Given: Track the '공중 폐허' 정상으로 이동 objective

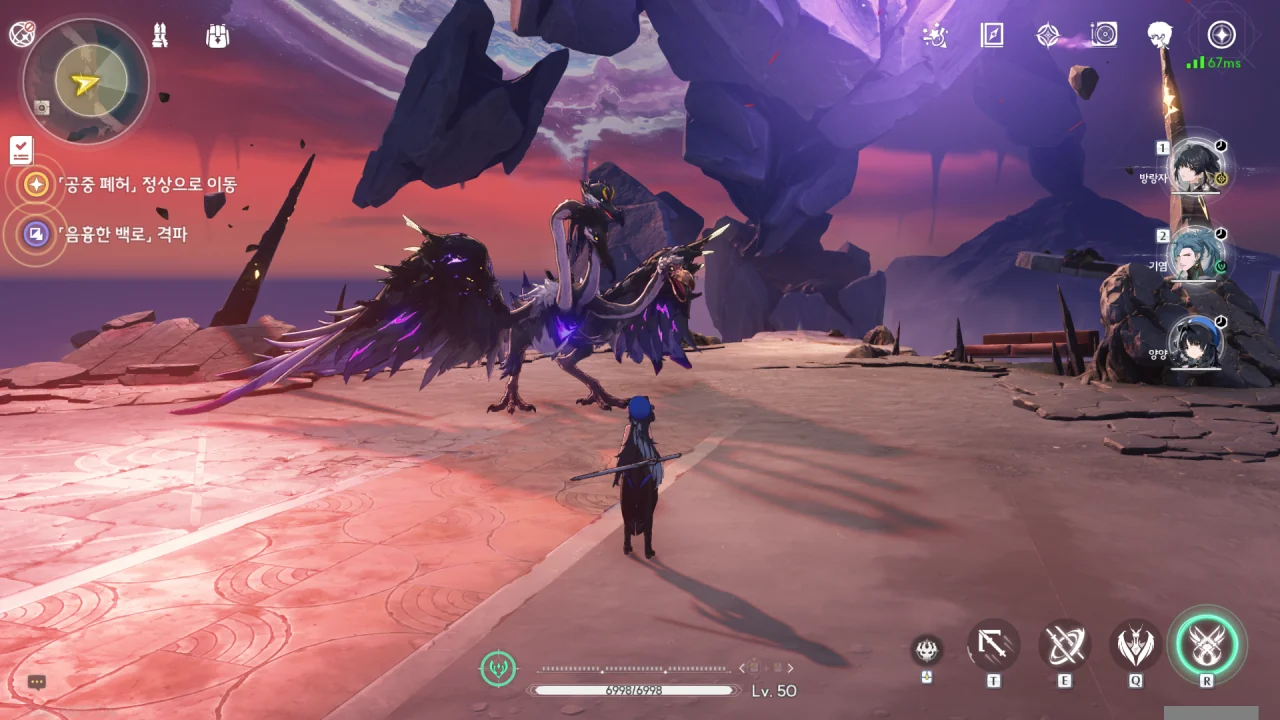Looking at the screenshot, I should 37,184.
